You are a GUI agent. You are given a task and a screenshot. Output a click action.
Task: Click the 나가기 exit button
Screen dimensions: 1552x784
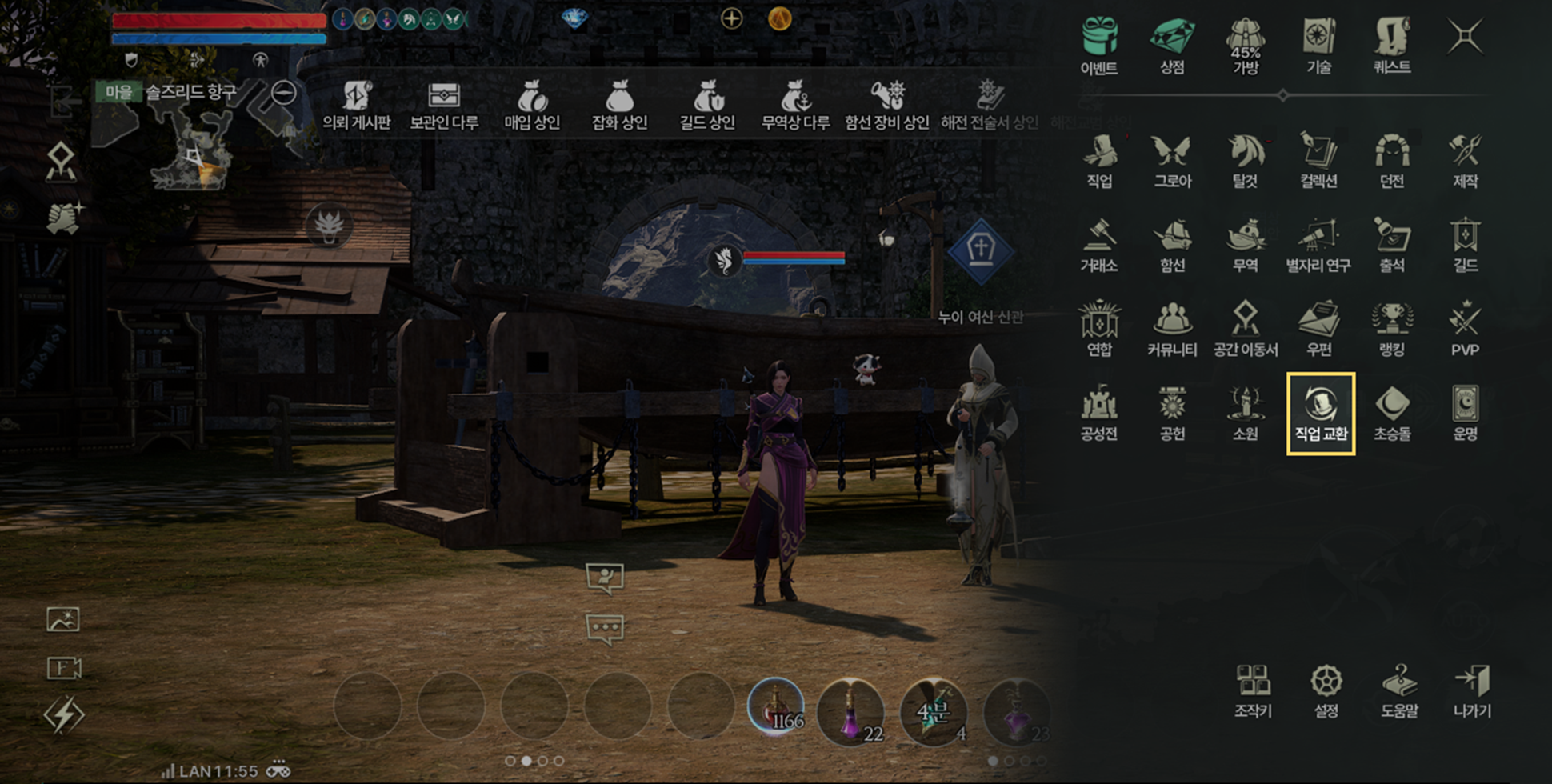[1472, 690]
